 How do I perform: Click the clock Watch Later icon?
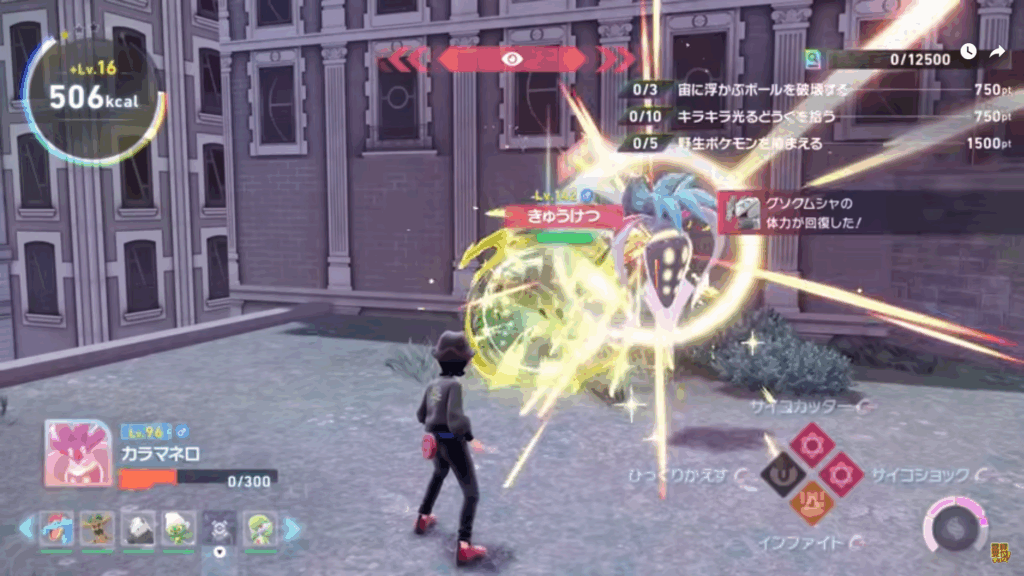(968, 52)
